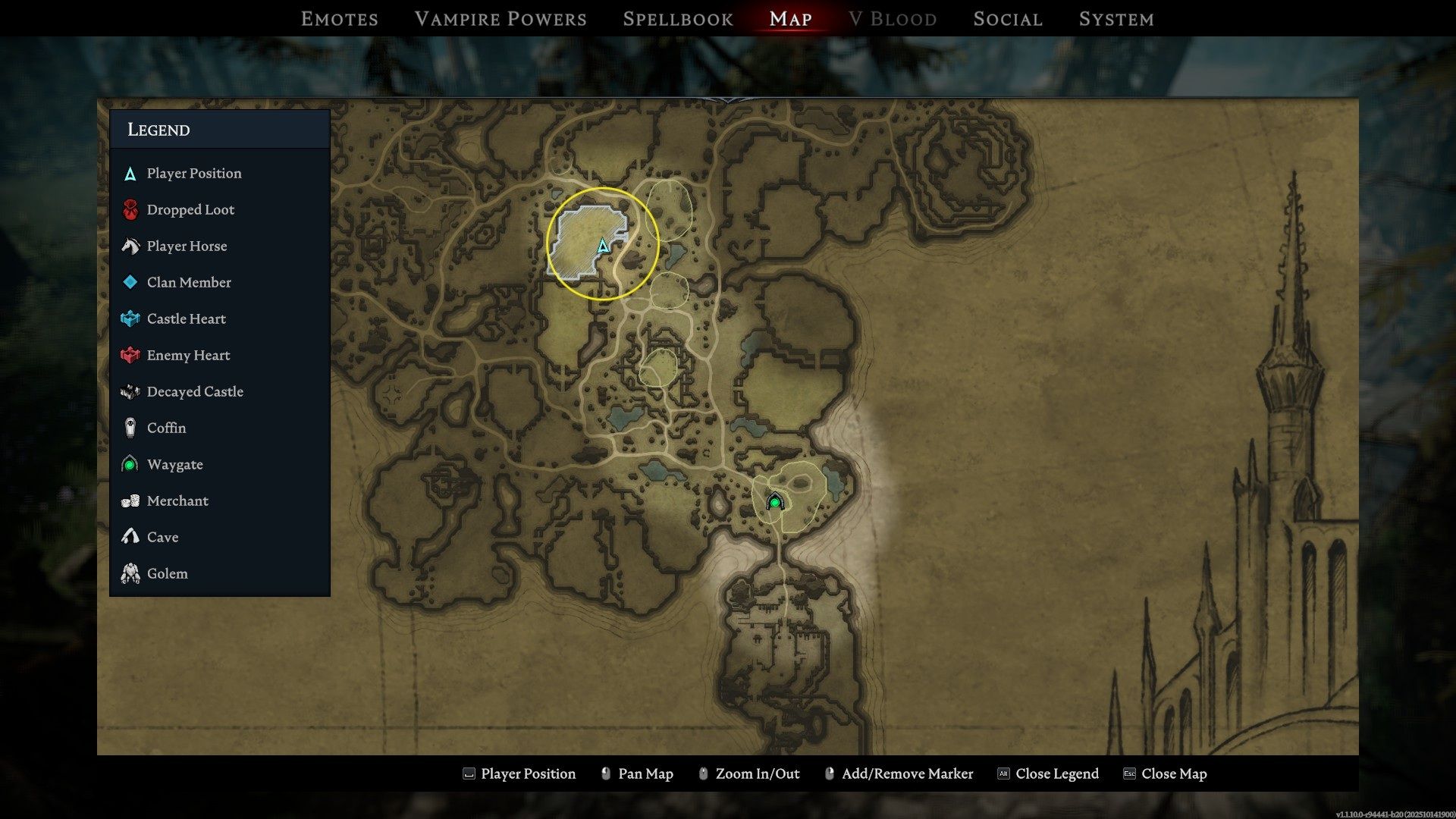Click the Waygate icon in the legend
This screenshot has width=1456, height=819.
[130, 464]
